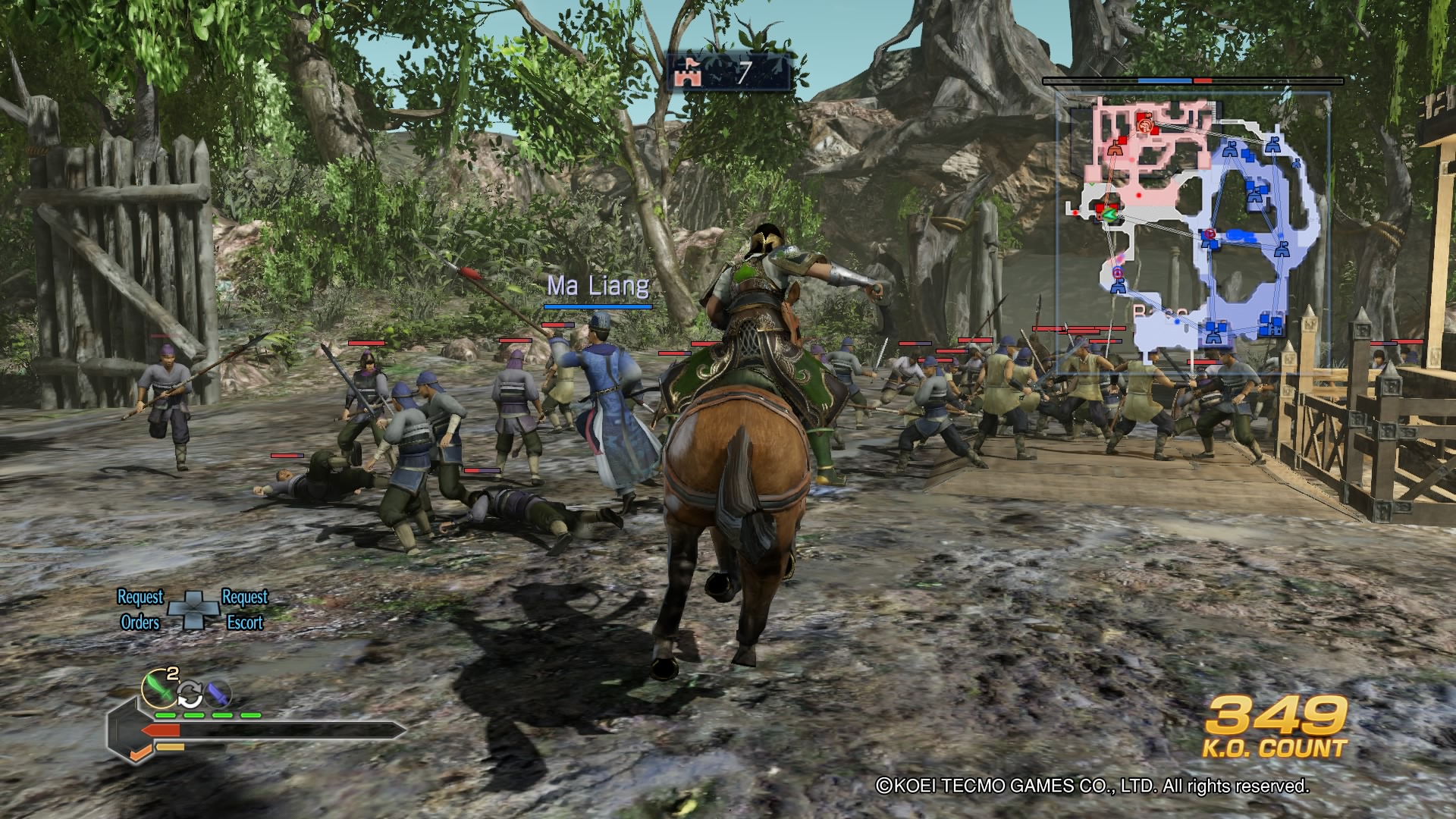
Task: Choose the Request Orders command
Action: tap(141, 610)
